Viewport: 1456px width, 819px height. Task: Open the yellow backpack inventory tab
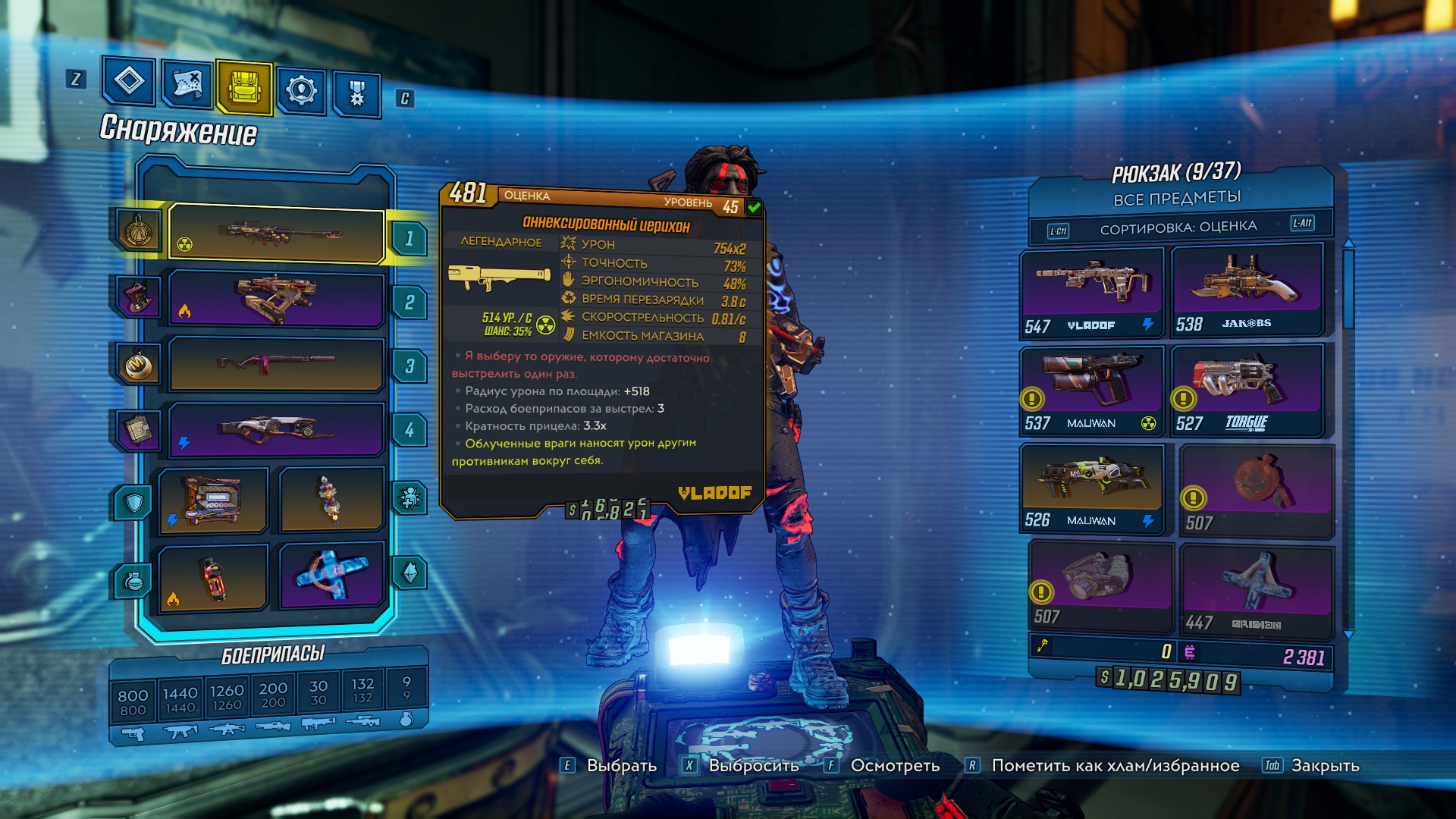click(x=243, y=87)
